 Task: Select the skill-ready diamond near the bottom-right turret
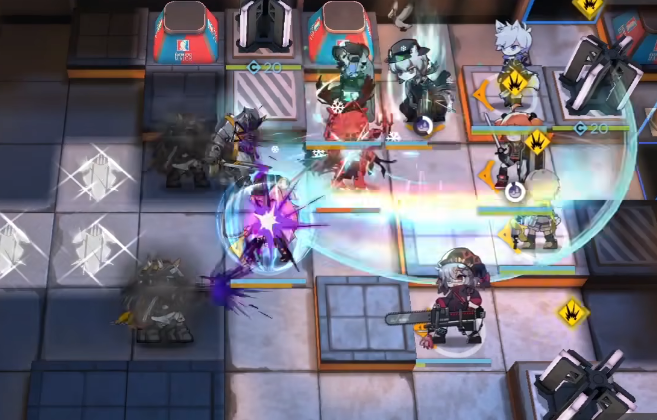click(x=573, y=313)
